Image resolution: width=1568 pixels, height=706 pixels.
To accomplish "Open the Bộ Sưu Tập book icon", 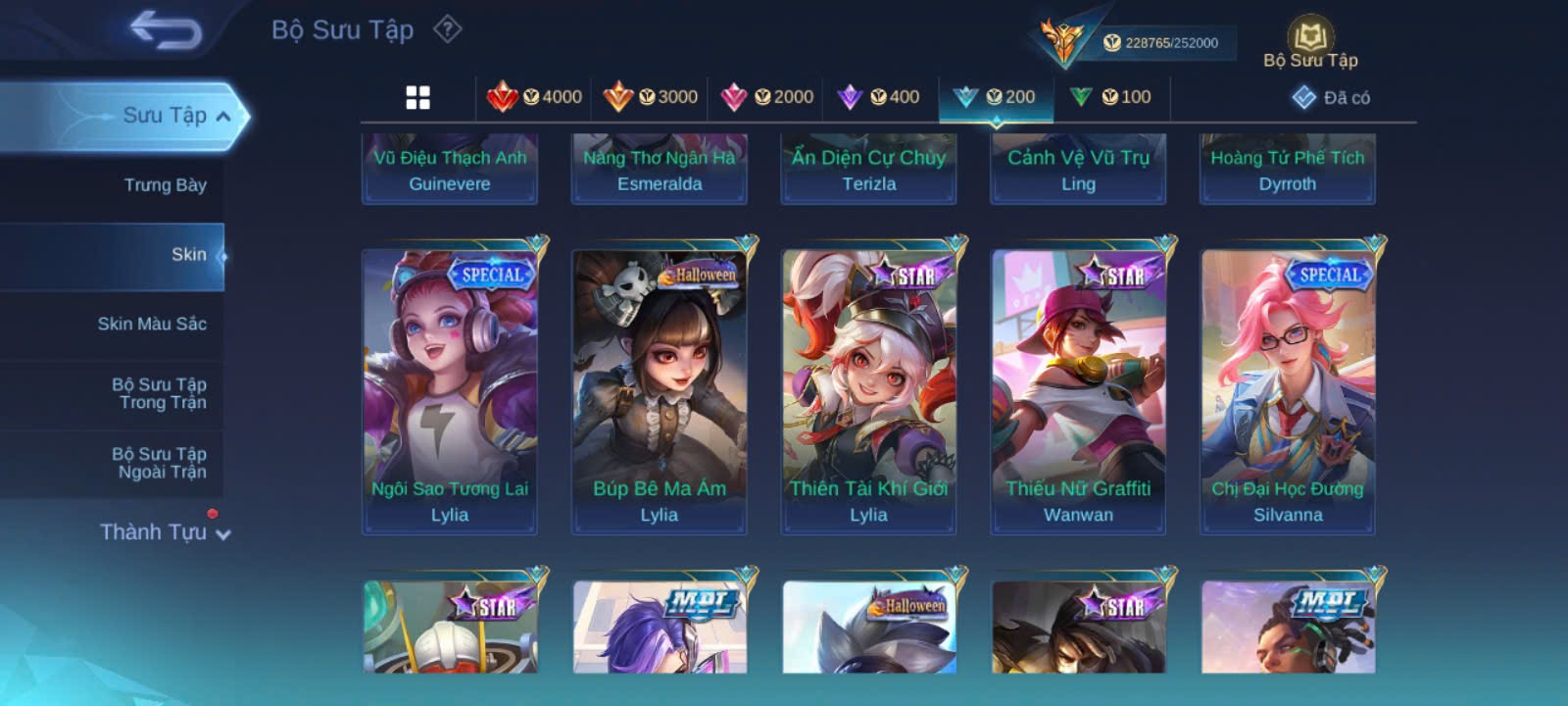I will 1310,42.
